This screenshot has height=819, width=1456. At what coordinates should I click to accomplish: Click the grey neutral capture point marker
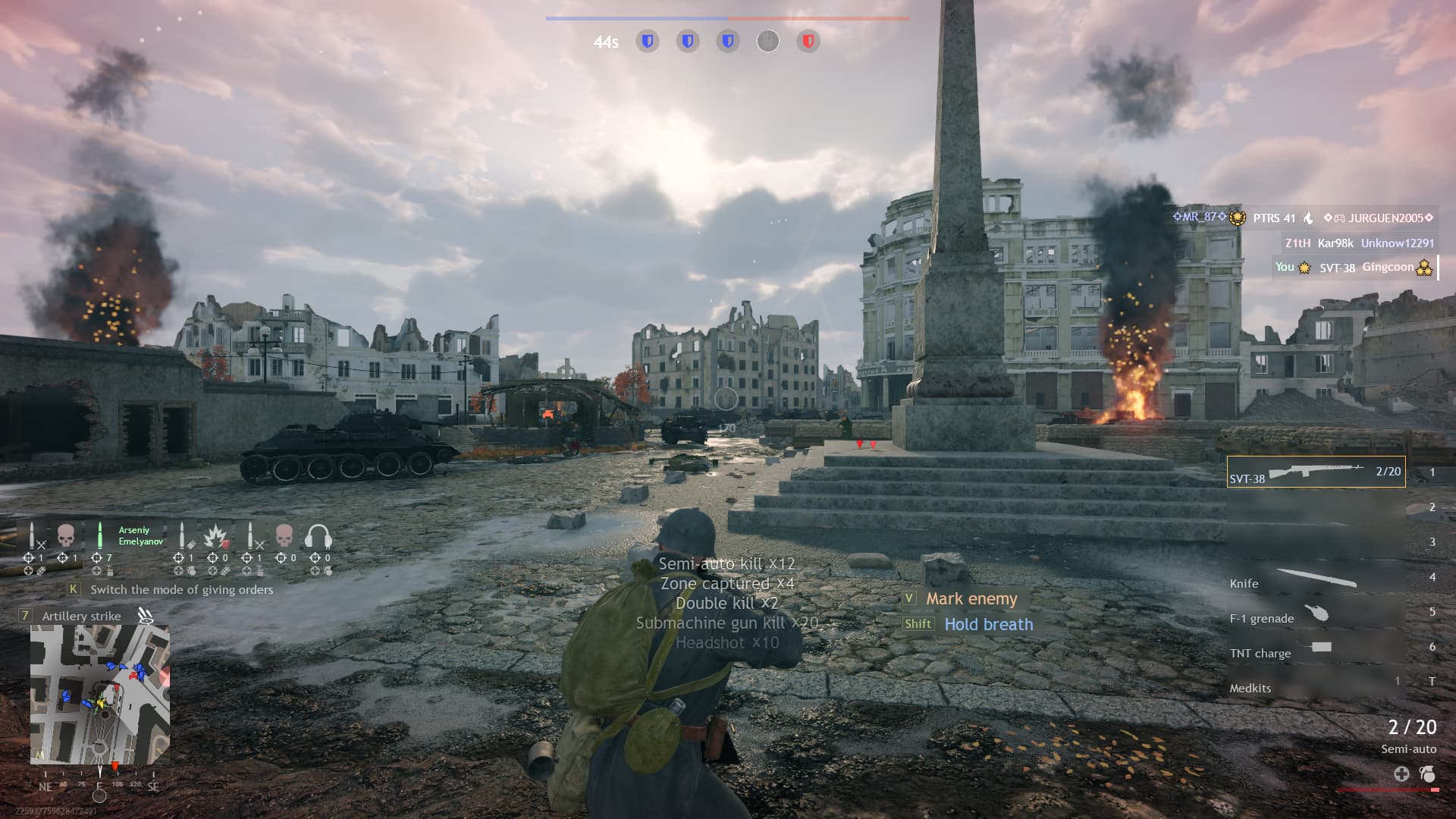click(767, 41)
